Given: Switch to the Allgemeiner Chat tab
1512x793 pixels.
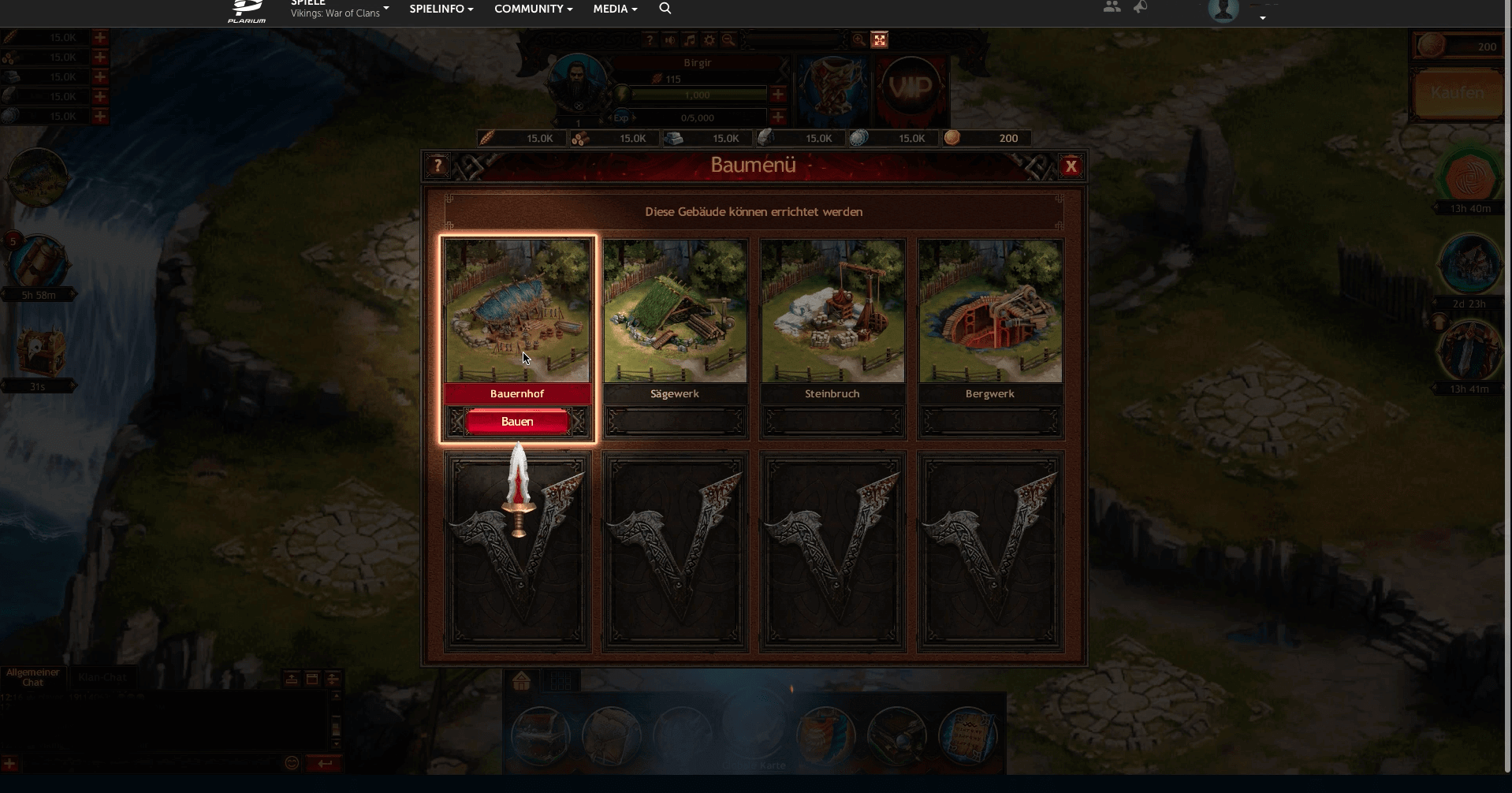Looking at the screenshot, I should (x=33, y=677).
